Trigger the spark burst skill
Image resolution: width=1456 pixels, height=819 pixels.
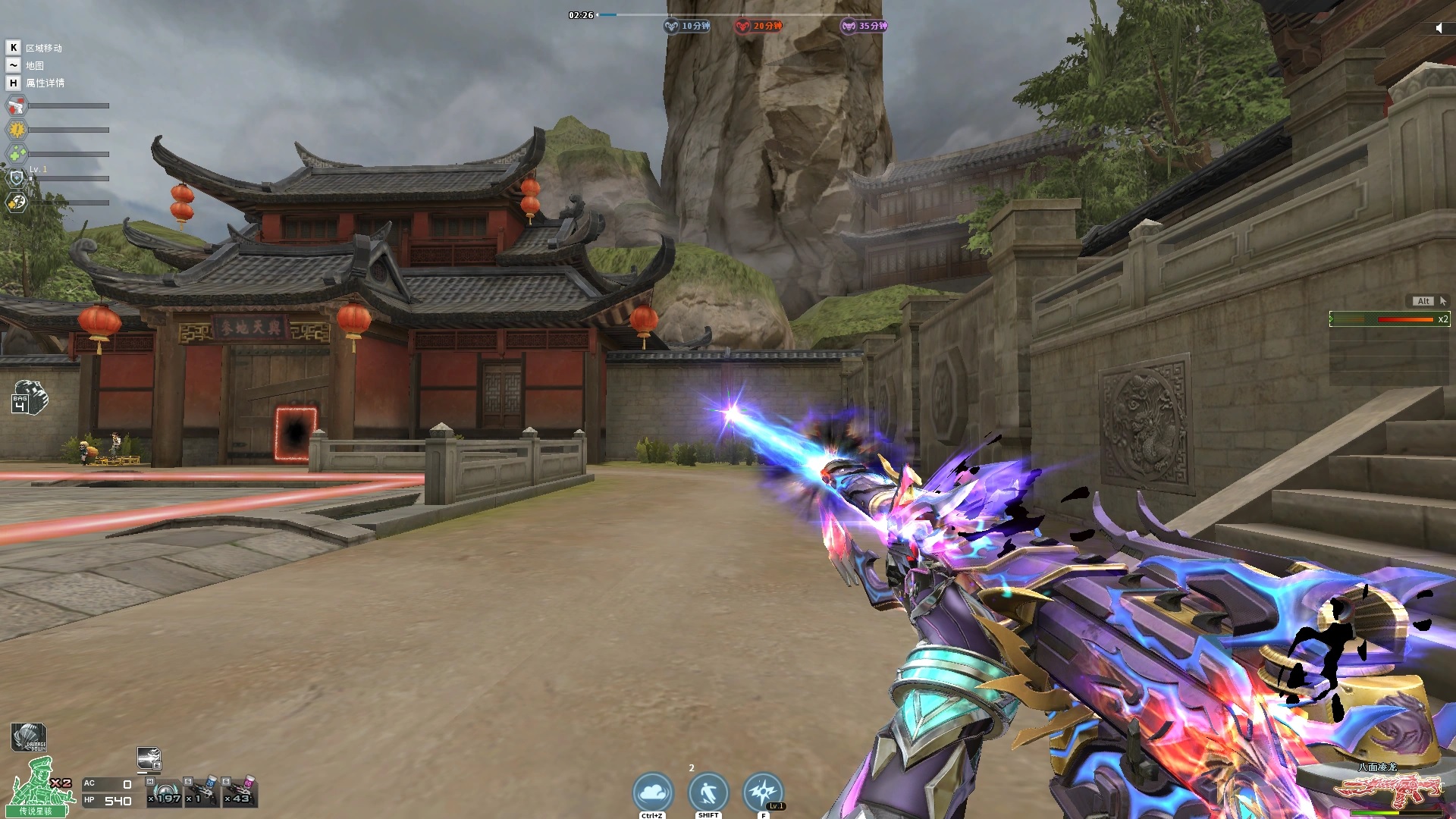[x=763, y=792]
